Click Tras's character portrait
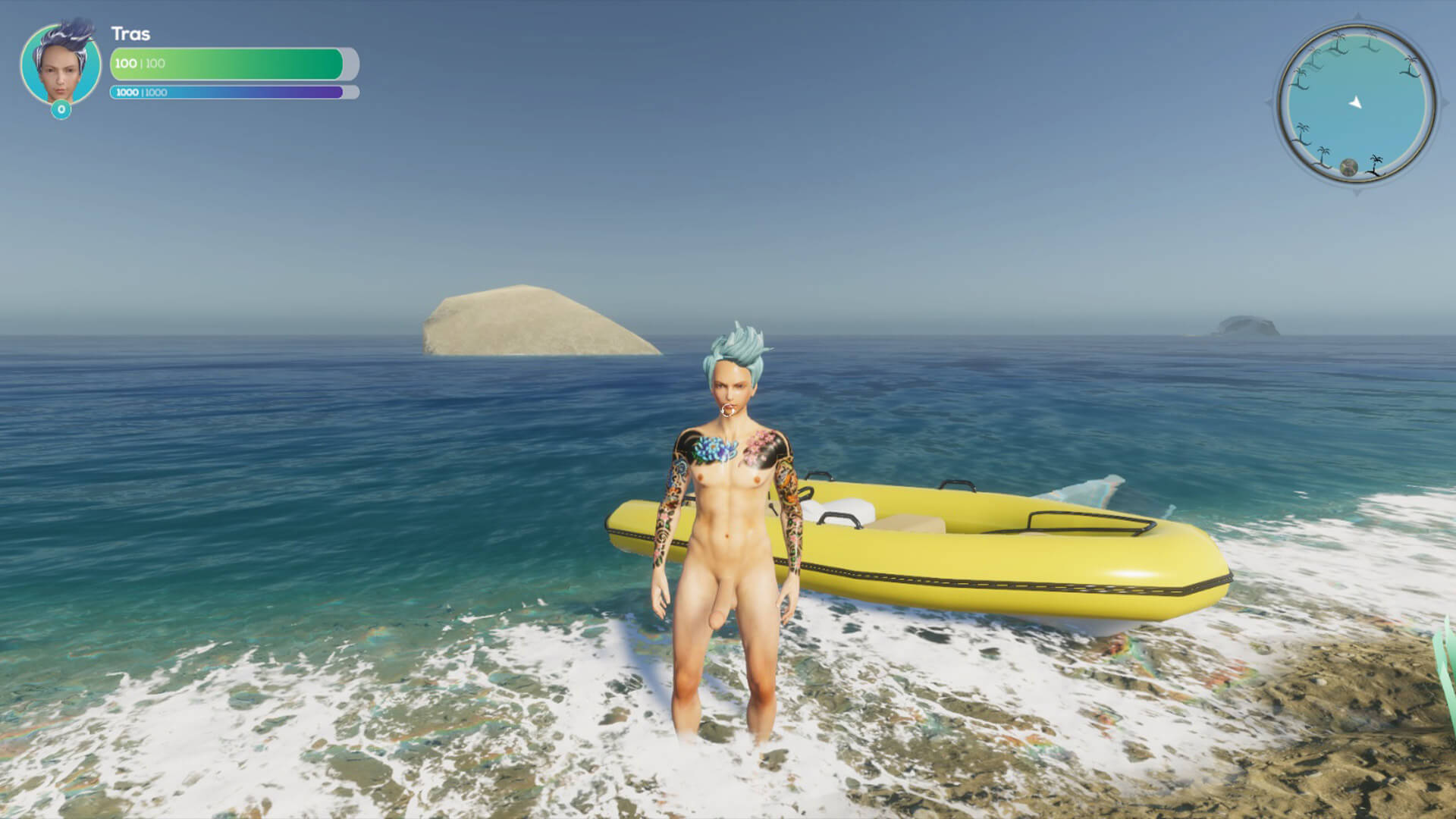The width and height of the screenshot is (1456, 819). (61, 64)
